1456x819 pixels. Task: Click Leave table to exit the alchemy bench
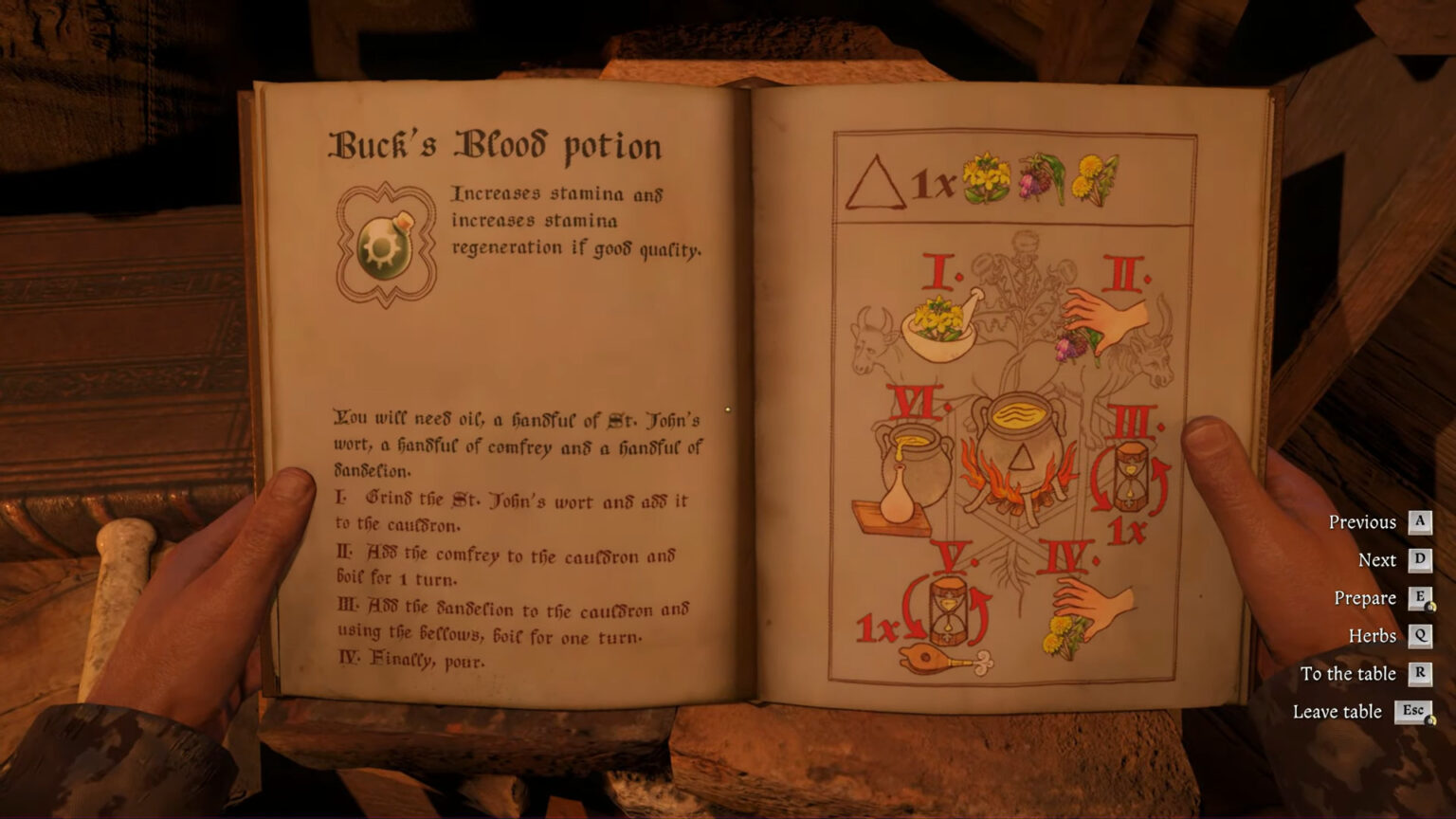click(x=1338, y=711)
